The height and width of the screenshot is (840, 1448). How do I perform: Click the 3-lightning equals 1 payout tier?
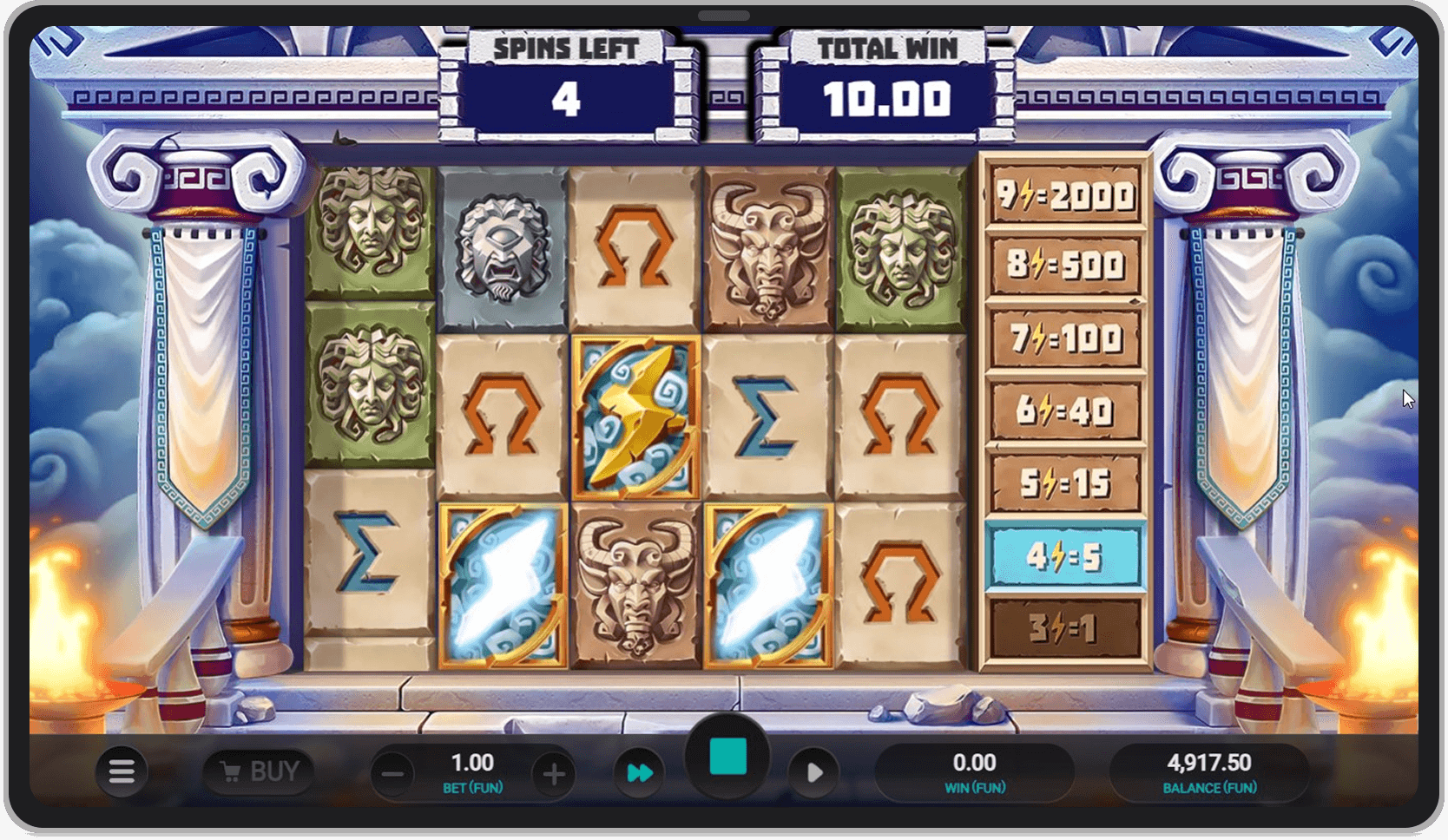[x=1063, y=632]
